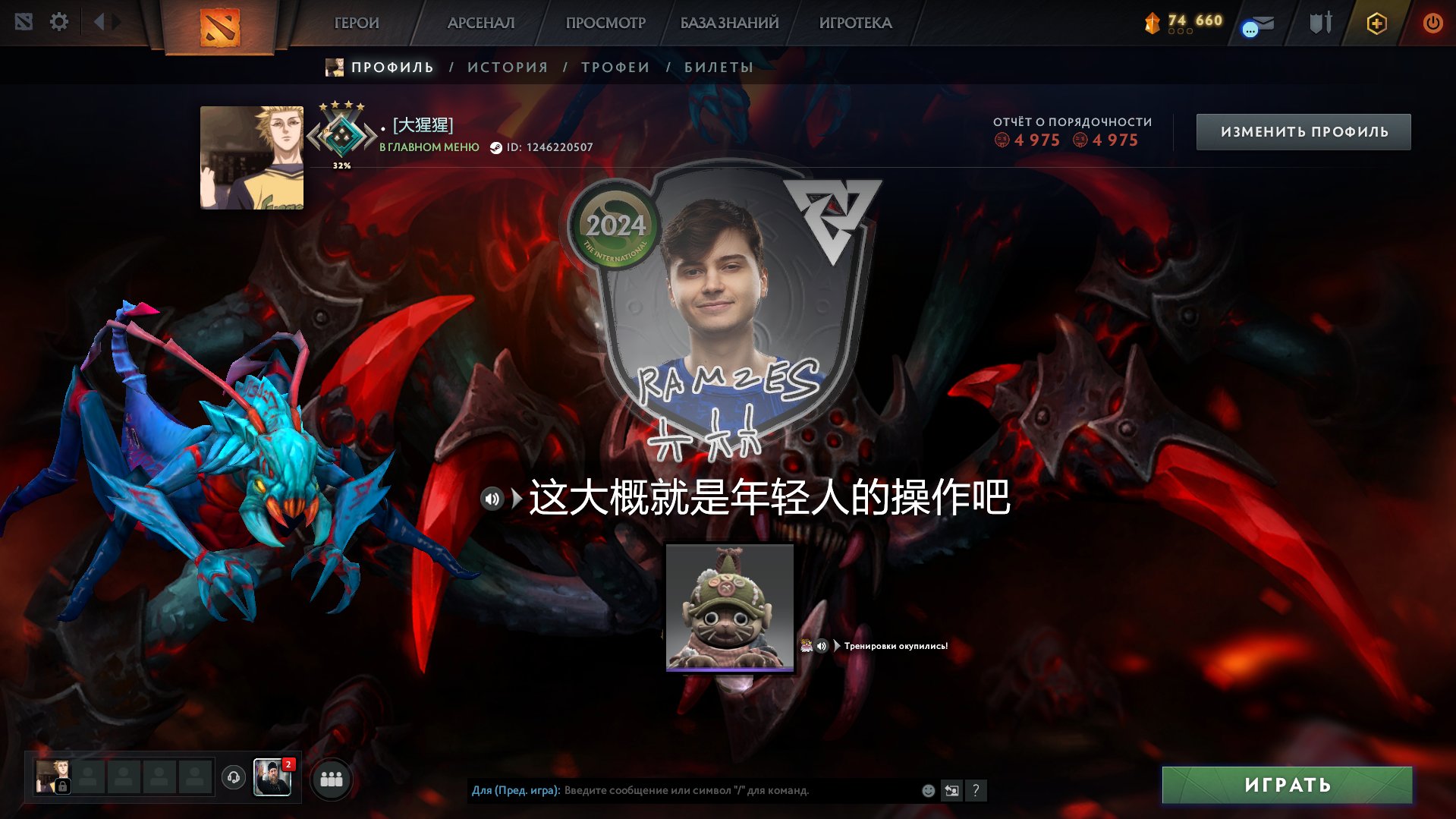This screenshot has width=1456, height=819.
Task: Open the АРСЕНАЛ menu item
Action: coord(481,24)
